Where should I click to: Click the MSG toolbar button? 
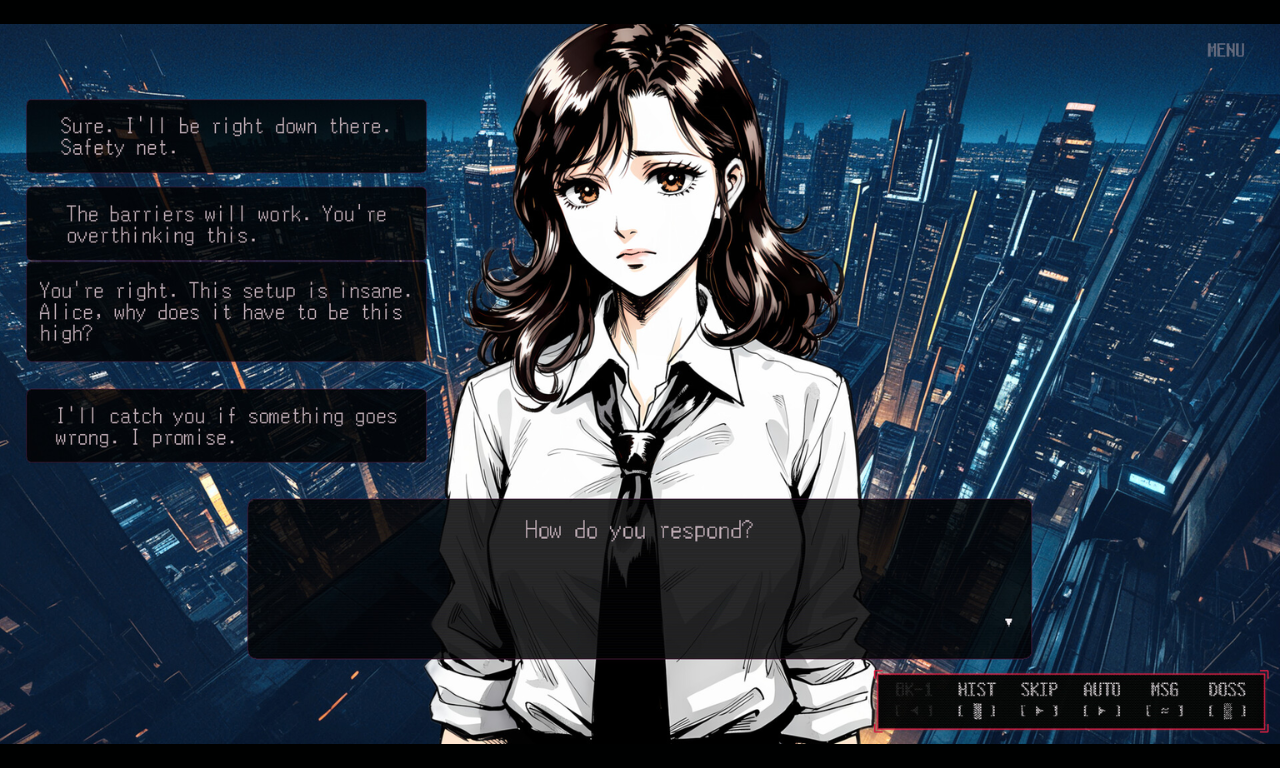coord(1164,700)
